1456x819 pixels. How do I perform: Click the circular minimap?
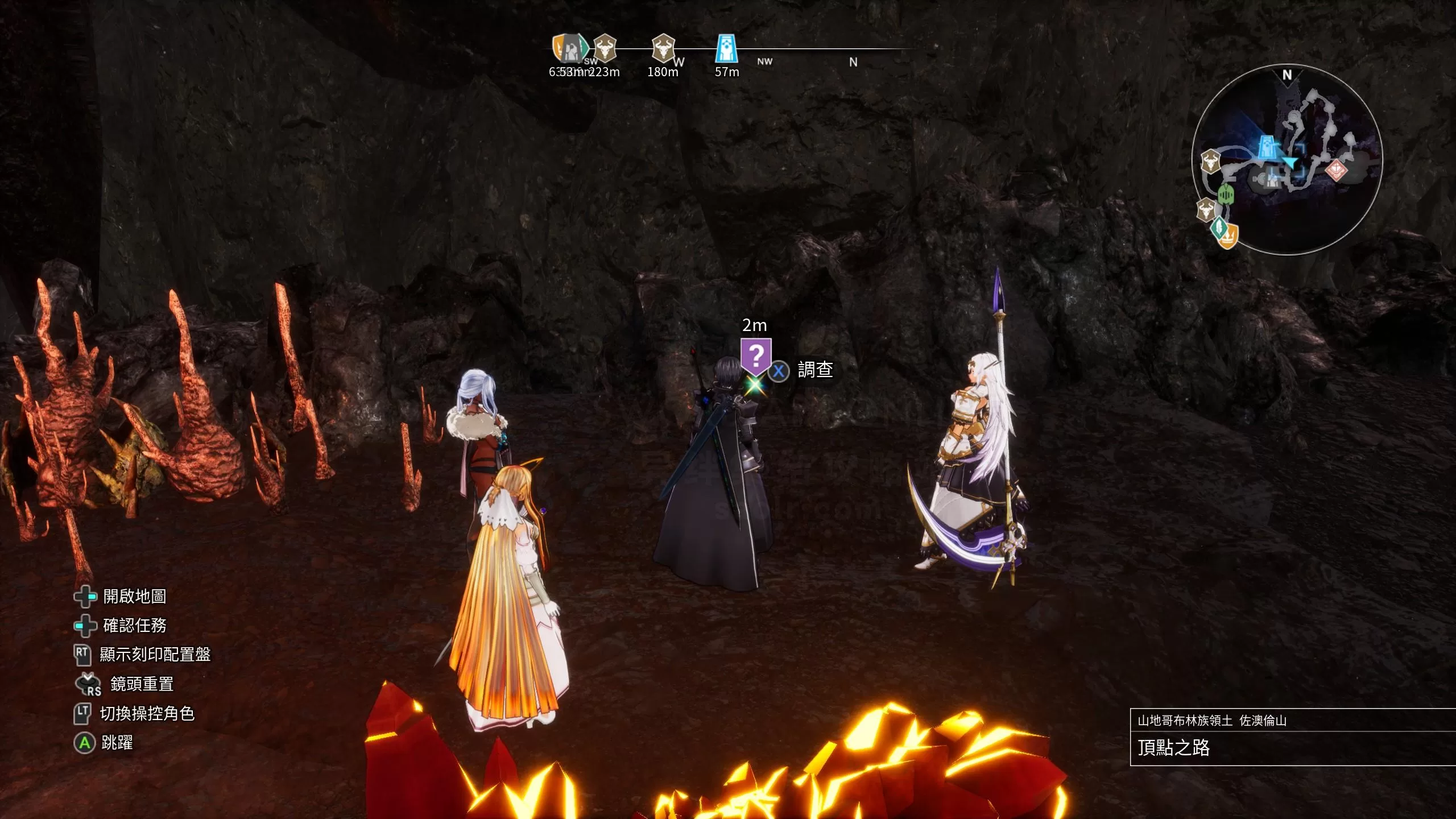(1287, 160)
